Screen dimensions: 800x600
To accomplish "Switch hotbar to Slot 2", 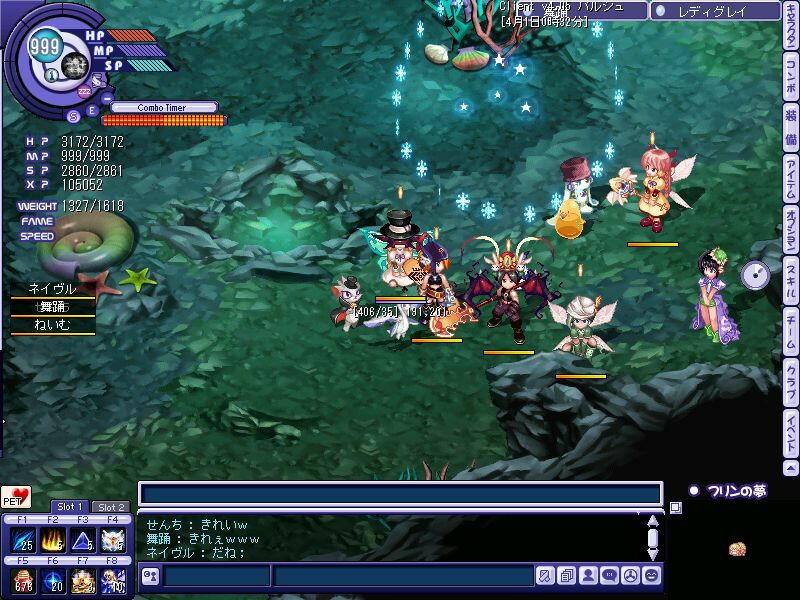I will (x=110, y=507).
